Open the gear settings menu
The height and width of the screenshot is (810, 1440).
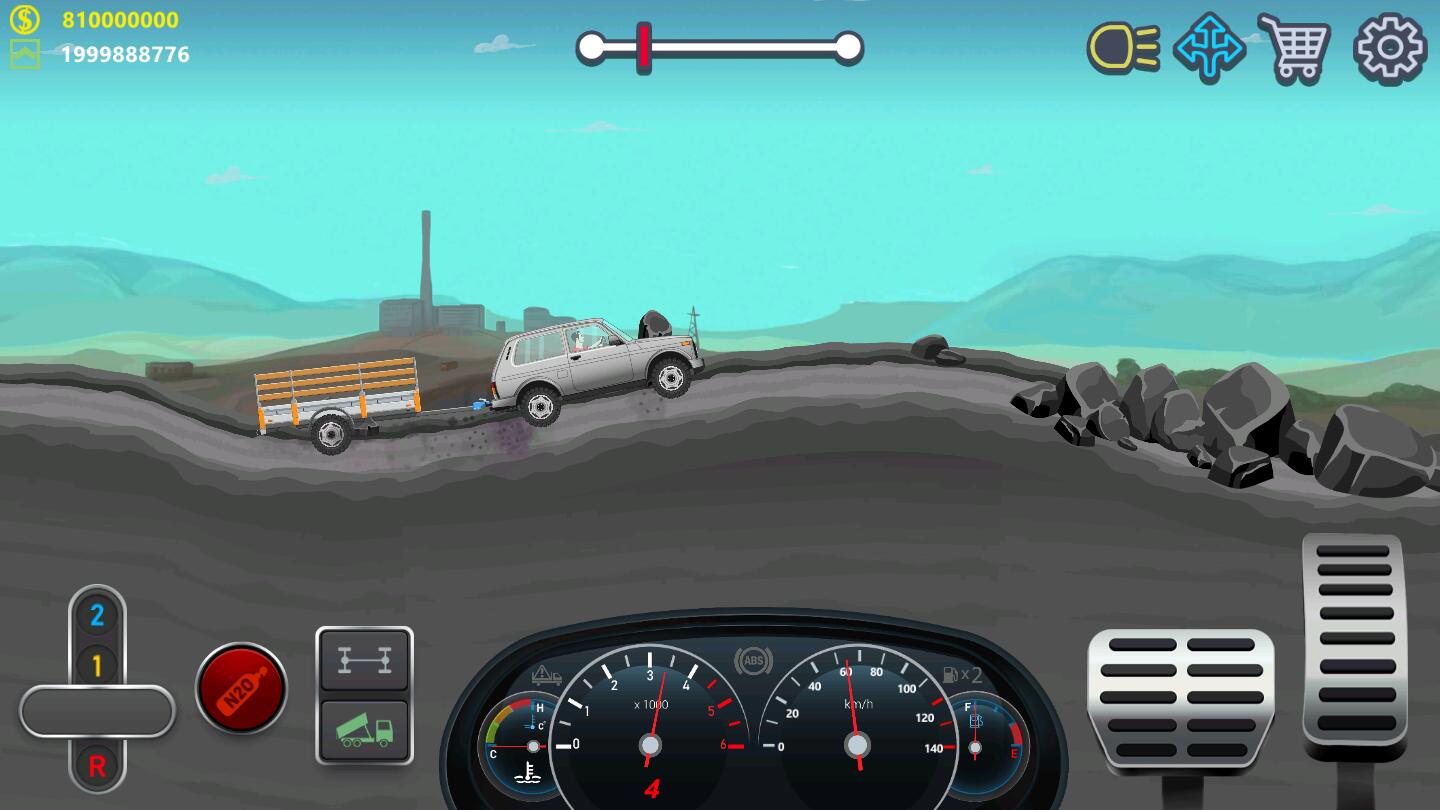point(1389,47)
